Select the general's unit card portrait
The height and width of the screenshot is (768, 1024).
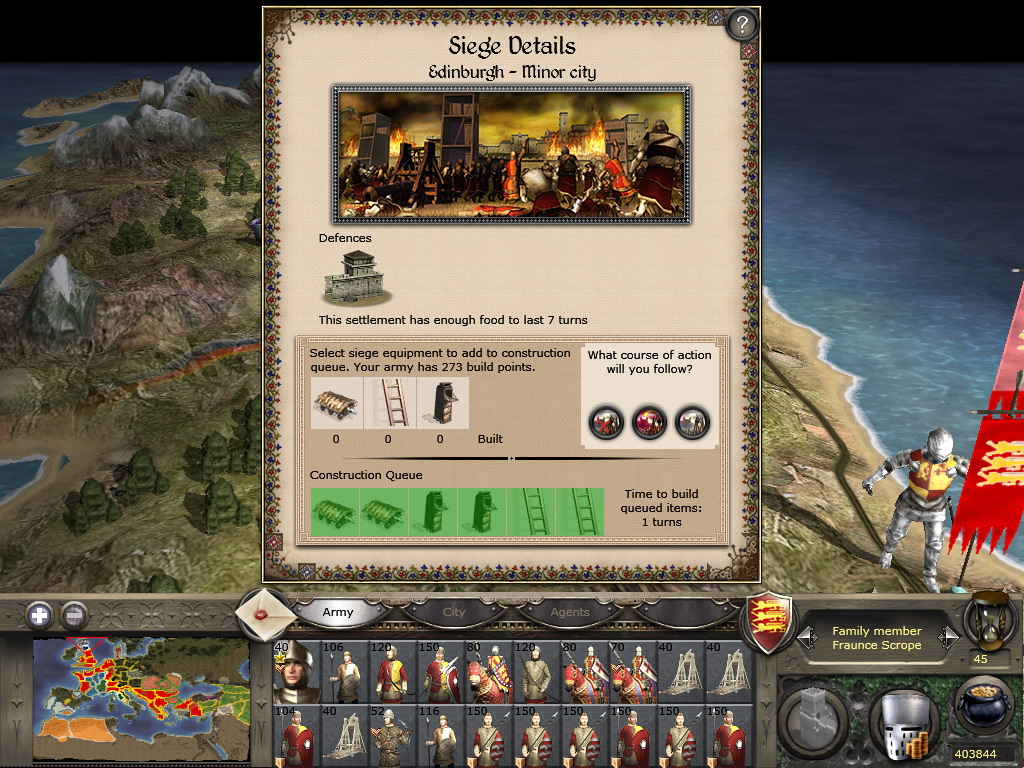coord(297,672)
